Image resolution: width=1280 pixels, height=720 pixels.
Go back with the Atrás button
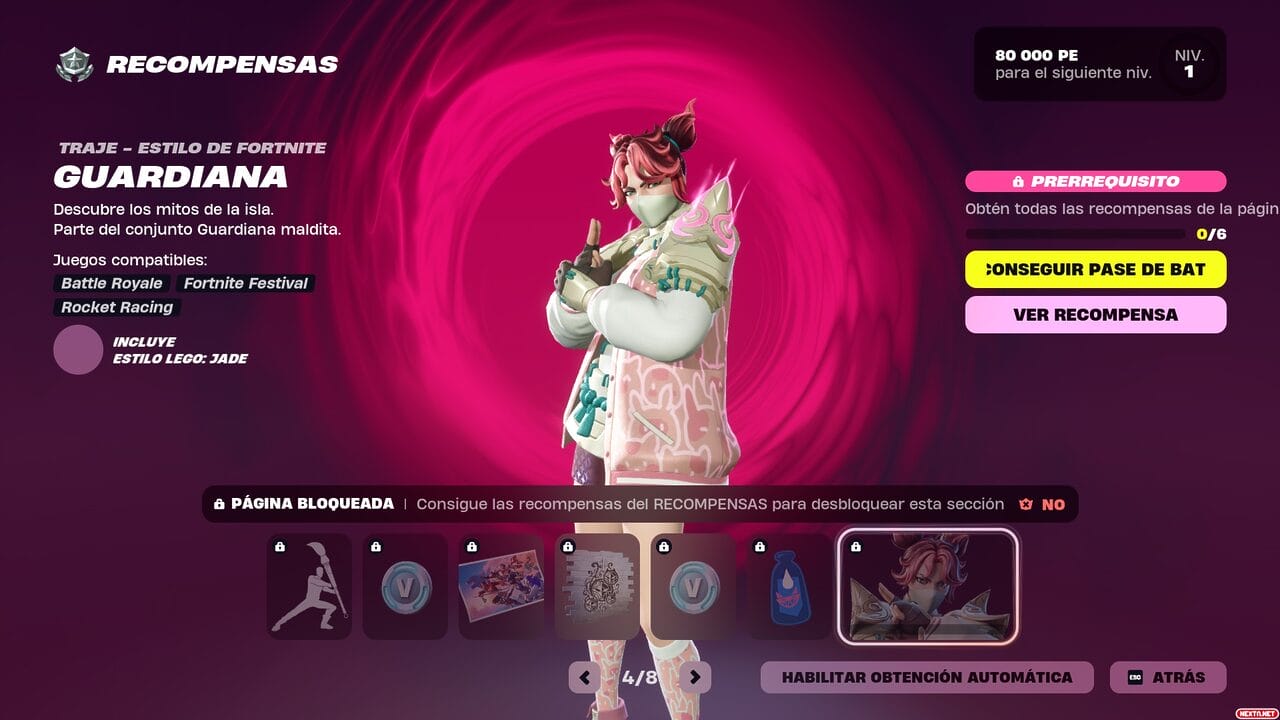pos(1167,677)
